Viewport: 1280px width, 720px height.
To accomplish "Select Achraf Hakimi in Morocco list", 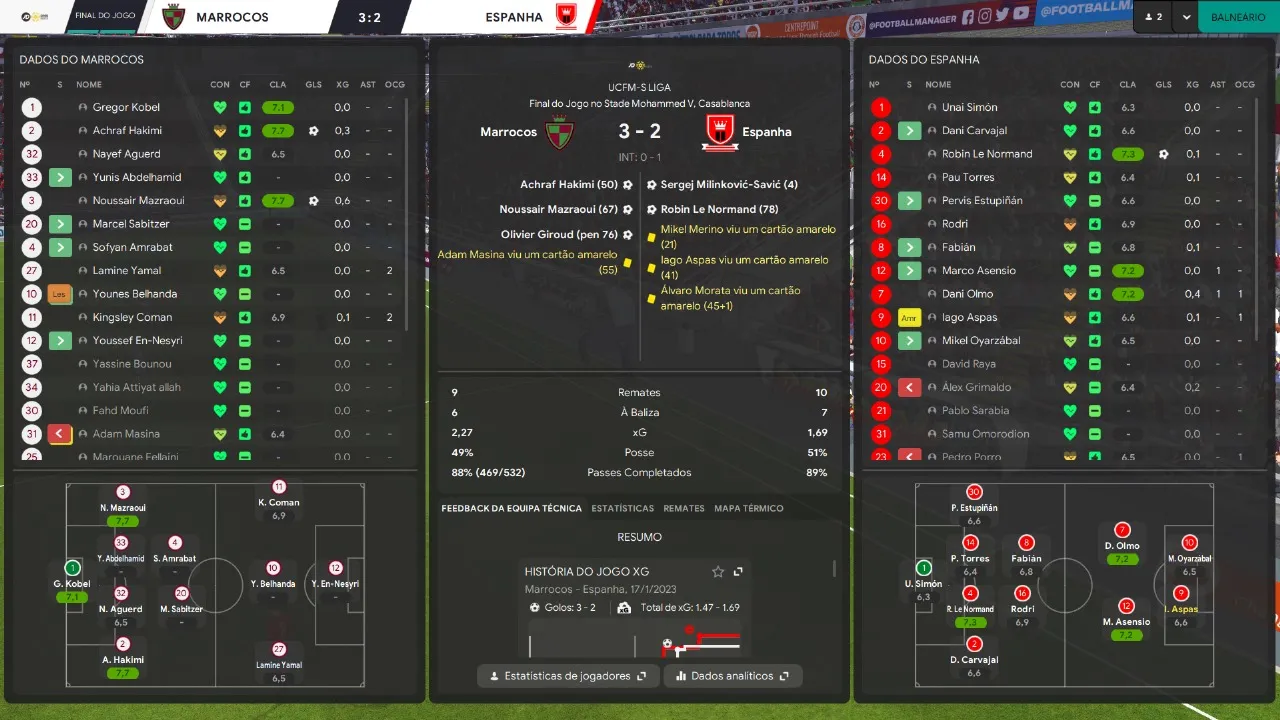I will click(x=127, y=130).
